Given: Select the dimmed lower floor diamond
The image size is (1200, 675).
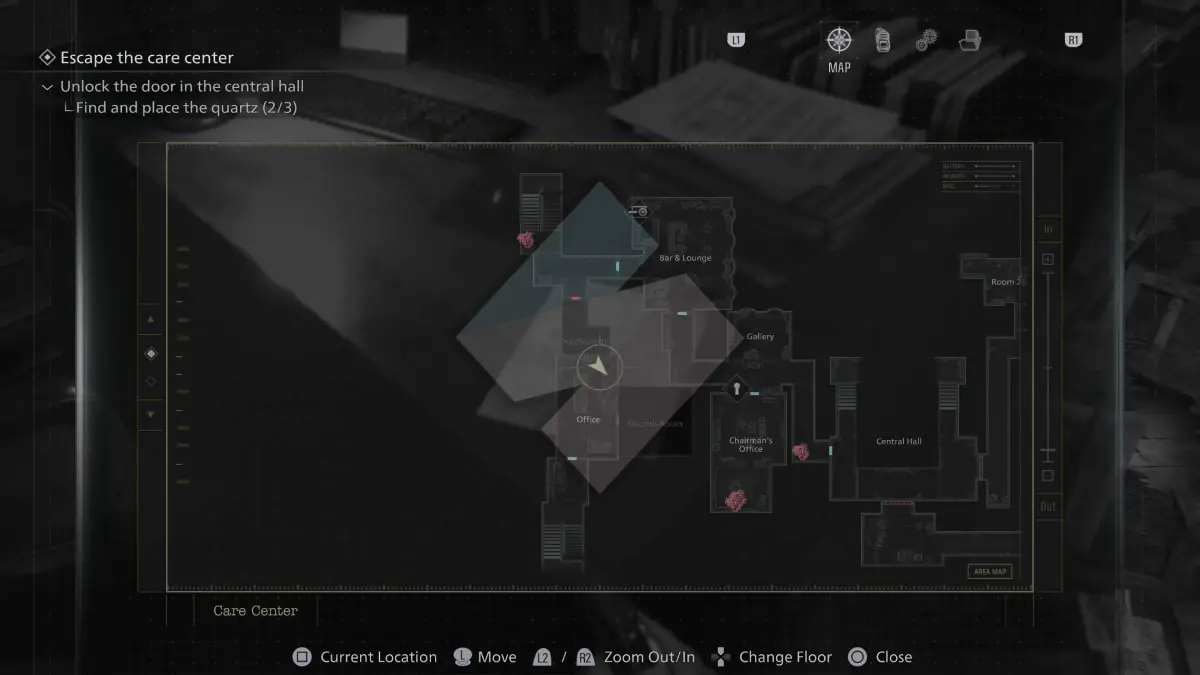Looking at the screenshot, I should [151, 382].
